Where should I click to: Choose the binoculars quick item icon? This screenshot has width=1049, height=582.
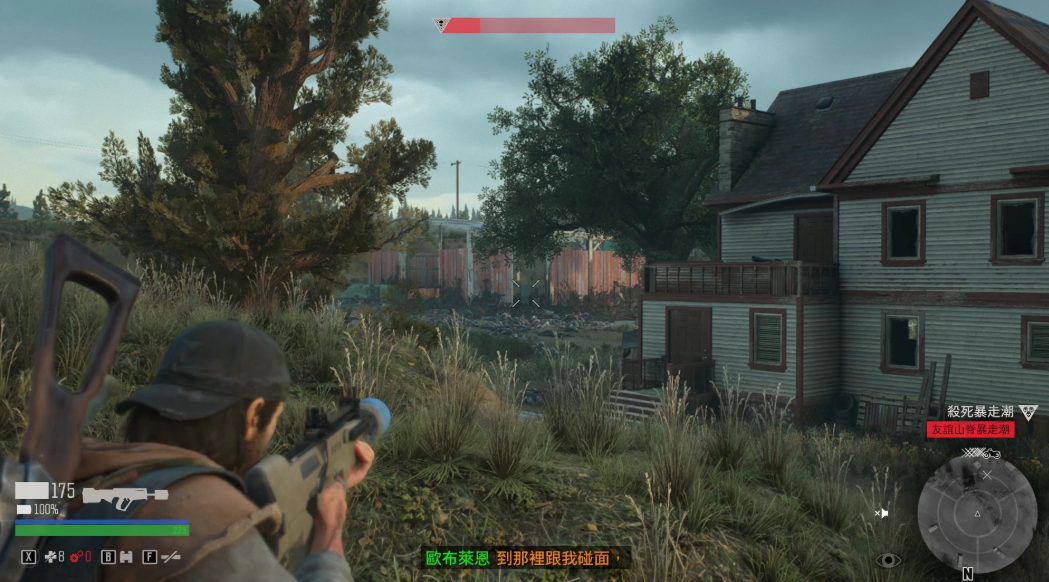pyautogui.click(x=126, y=557)
